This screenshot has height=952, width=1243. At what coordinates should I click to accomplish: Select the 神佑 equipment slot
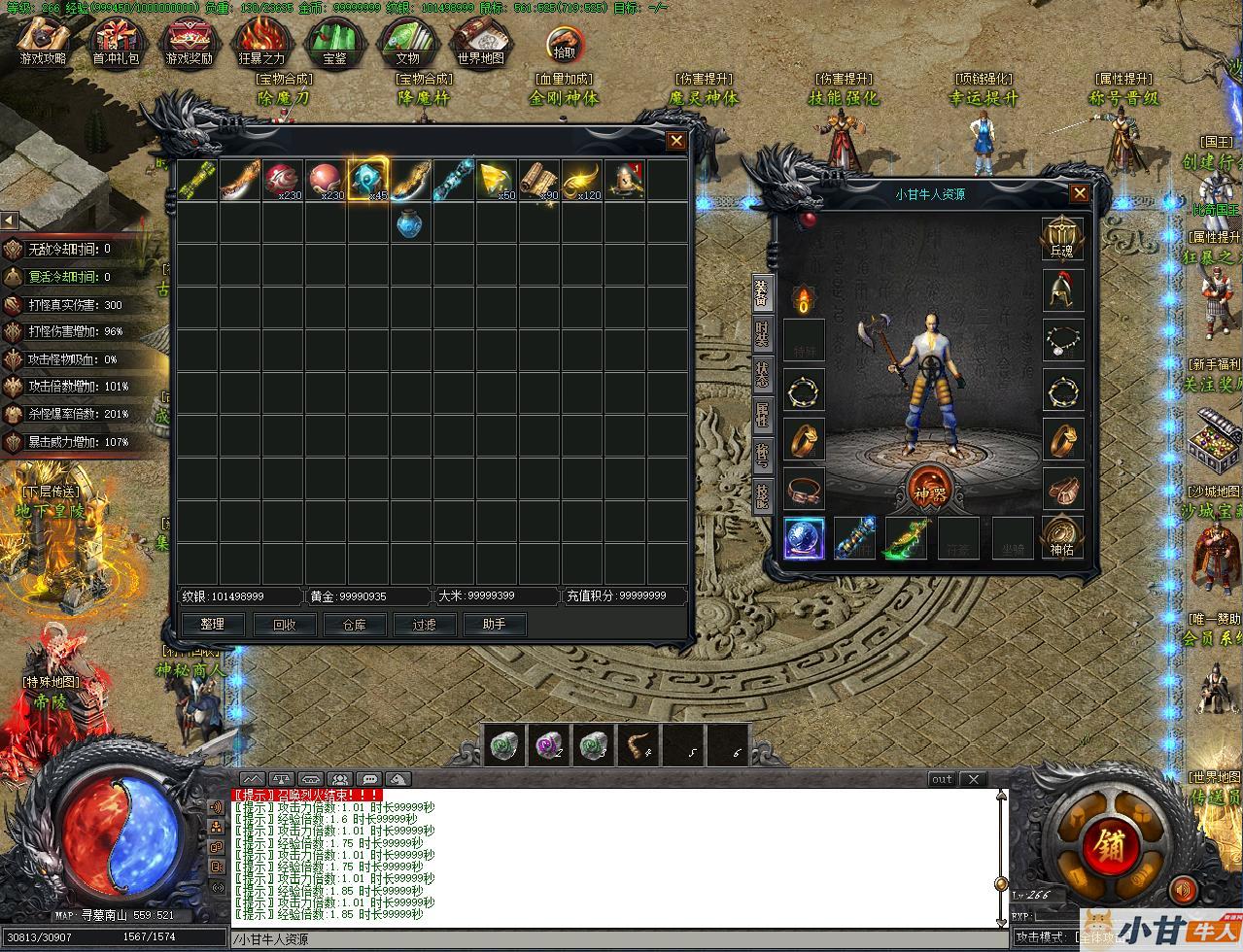[1062, 537]
